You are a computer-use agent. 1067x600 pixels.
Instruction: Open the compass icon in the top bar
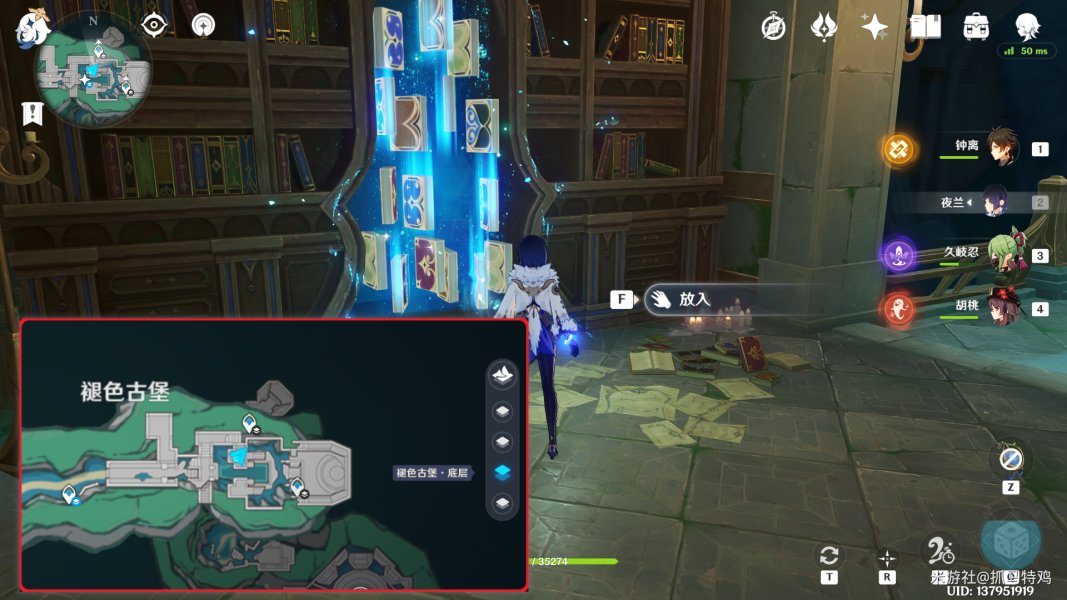pos(773,27)
